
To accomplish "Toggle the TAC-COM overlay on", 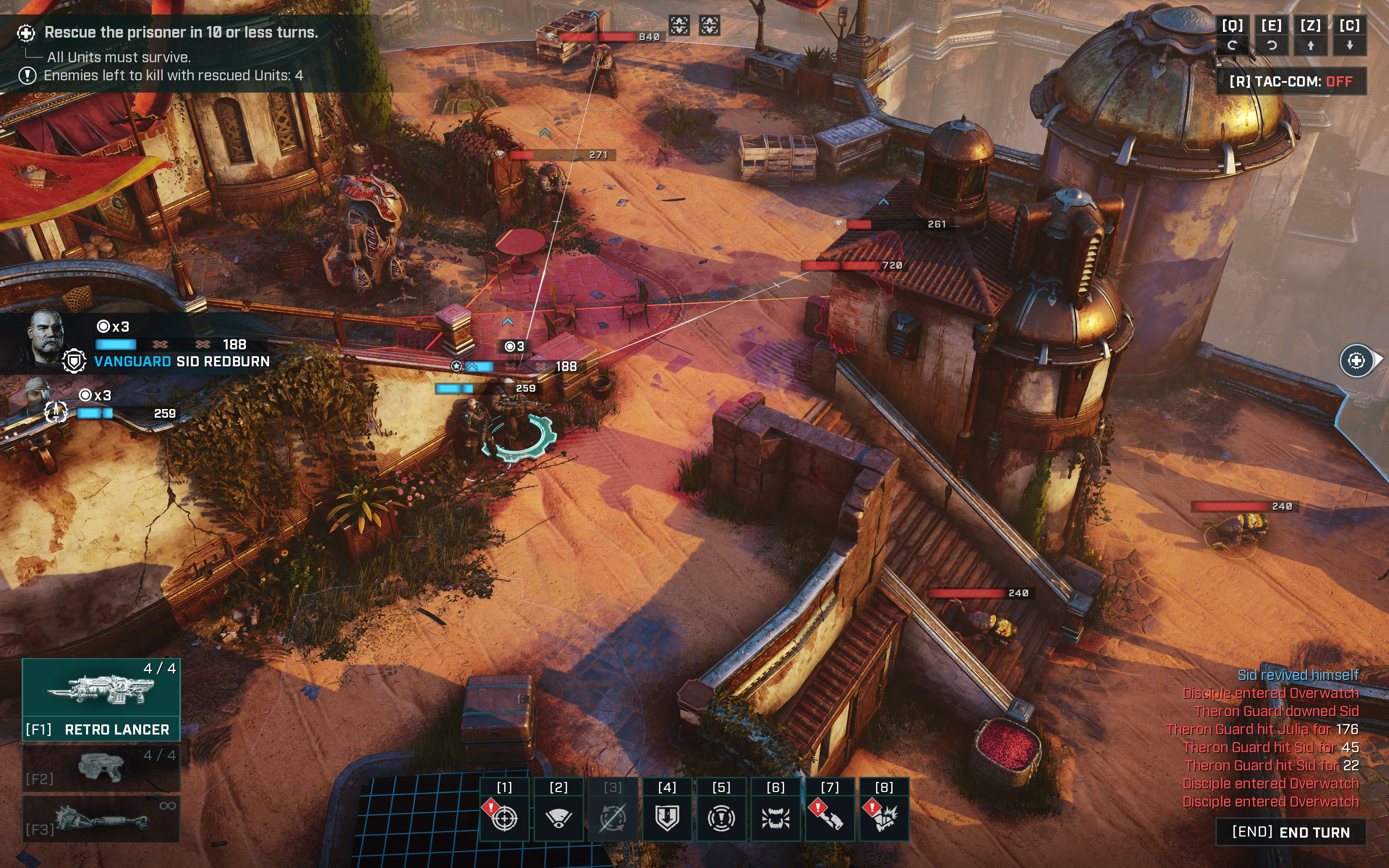I will (1290, 81).
